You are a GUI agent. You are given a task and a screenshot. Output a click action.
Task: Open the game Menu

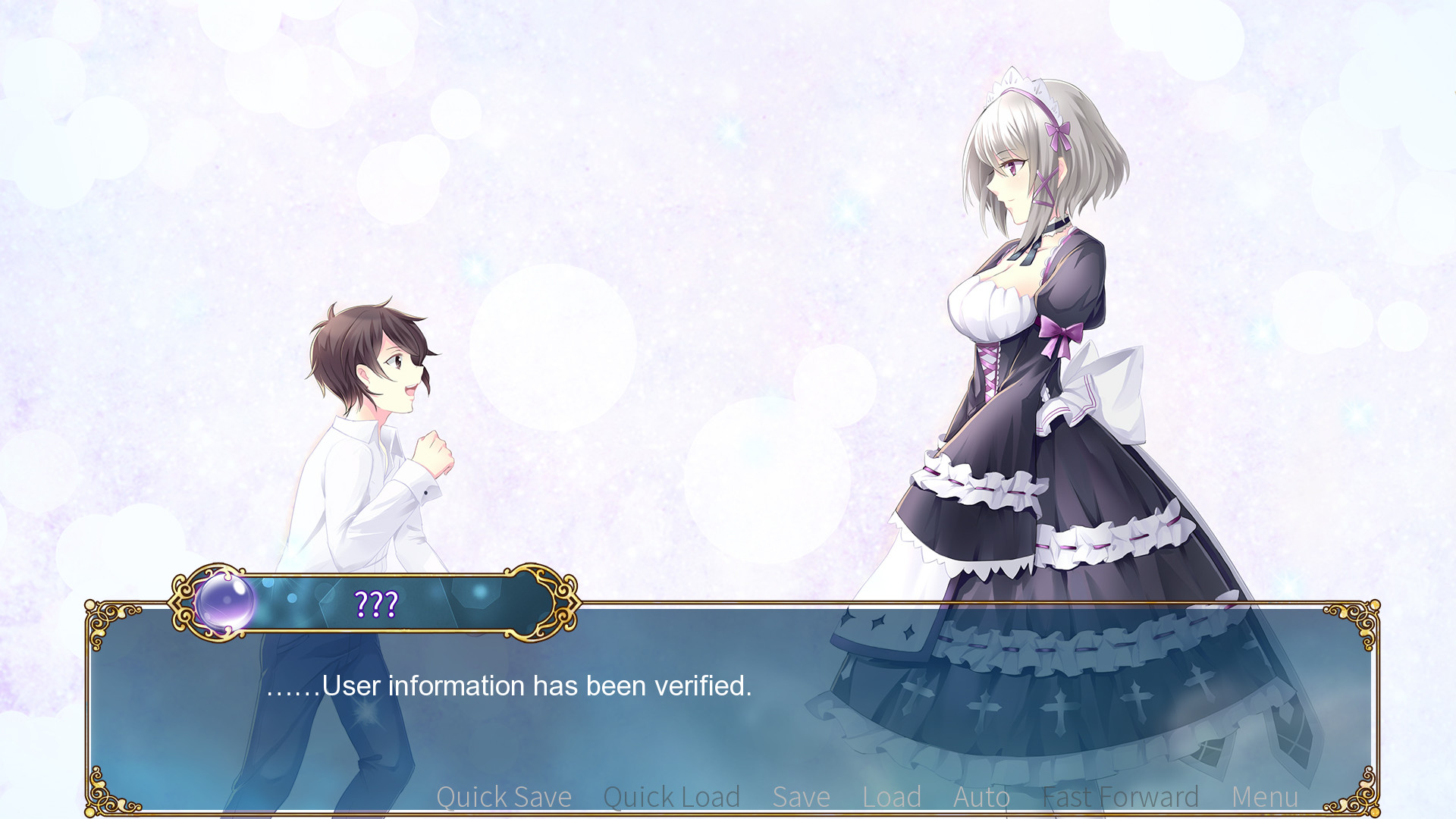click(x=1264, y=797)
